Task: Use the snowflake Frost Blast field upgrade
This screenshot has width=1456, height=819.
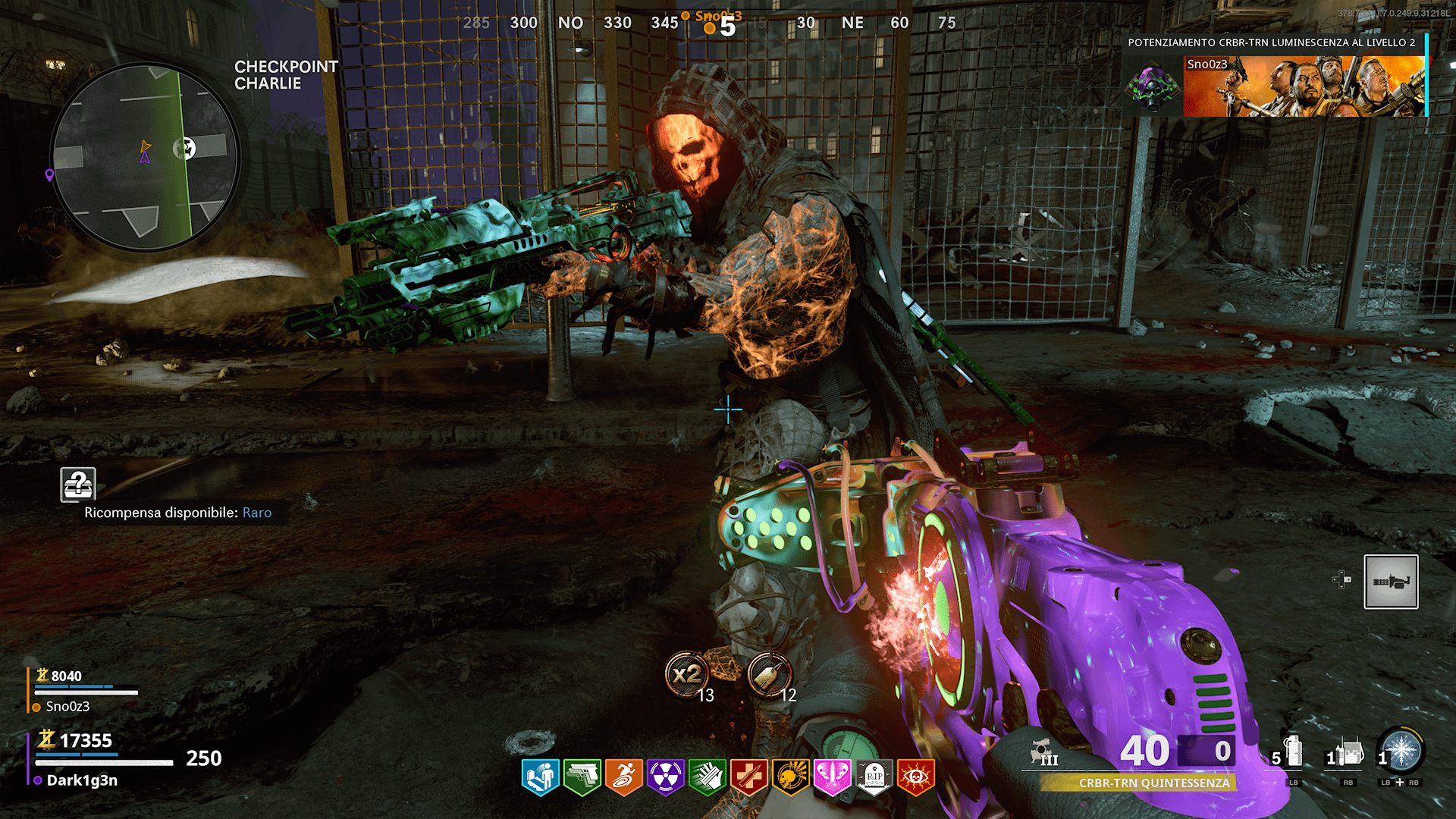Action: pos(1402,751)
